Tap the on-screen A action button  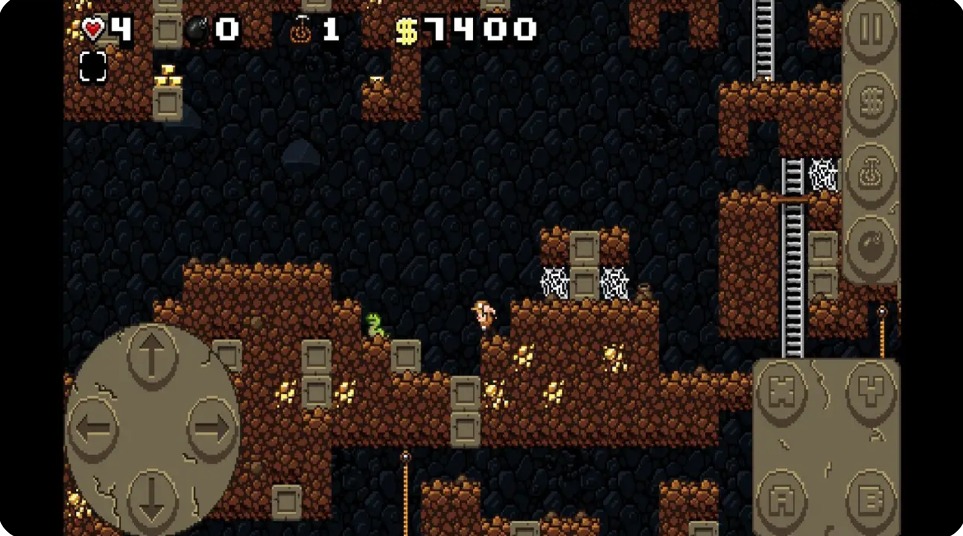pyautogui.click(x=782, y=494)
